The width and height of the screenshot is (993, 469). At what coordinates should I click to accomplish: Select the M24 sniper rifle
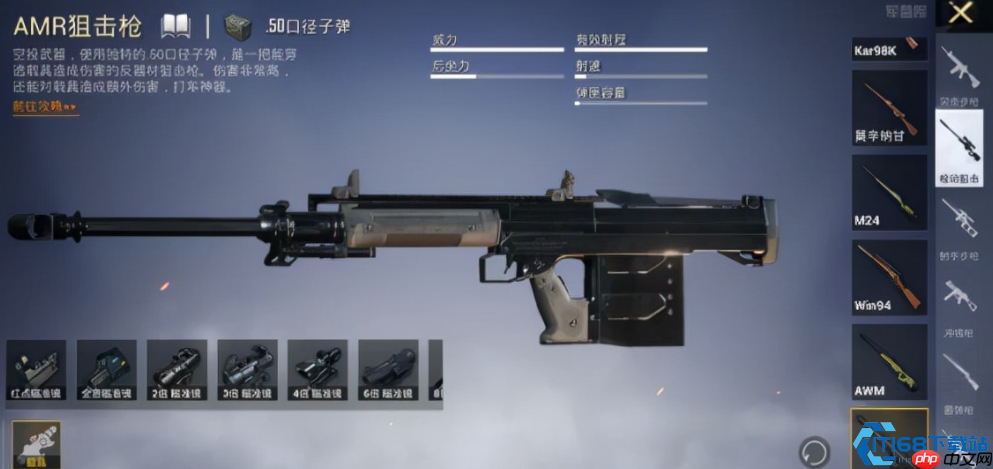pyautogui.click(x=889, y=192)
